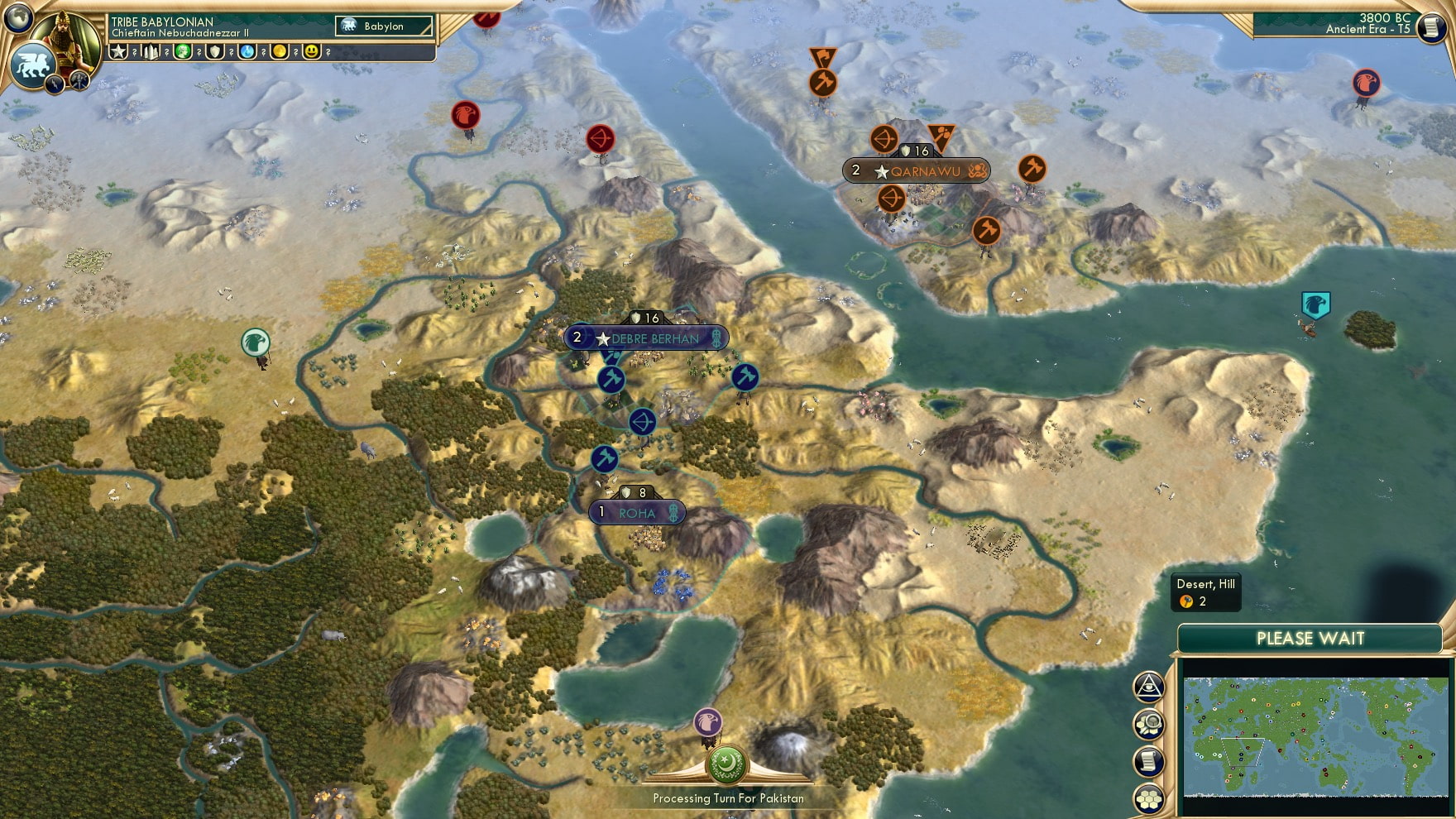Open the Social Policies screen via pyramid eye icon
1456x819 pixels.
click(1147, 686)
